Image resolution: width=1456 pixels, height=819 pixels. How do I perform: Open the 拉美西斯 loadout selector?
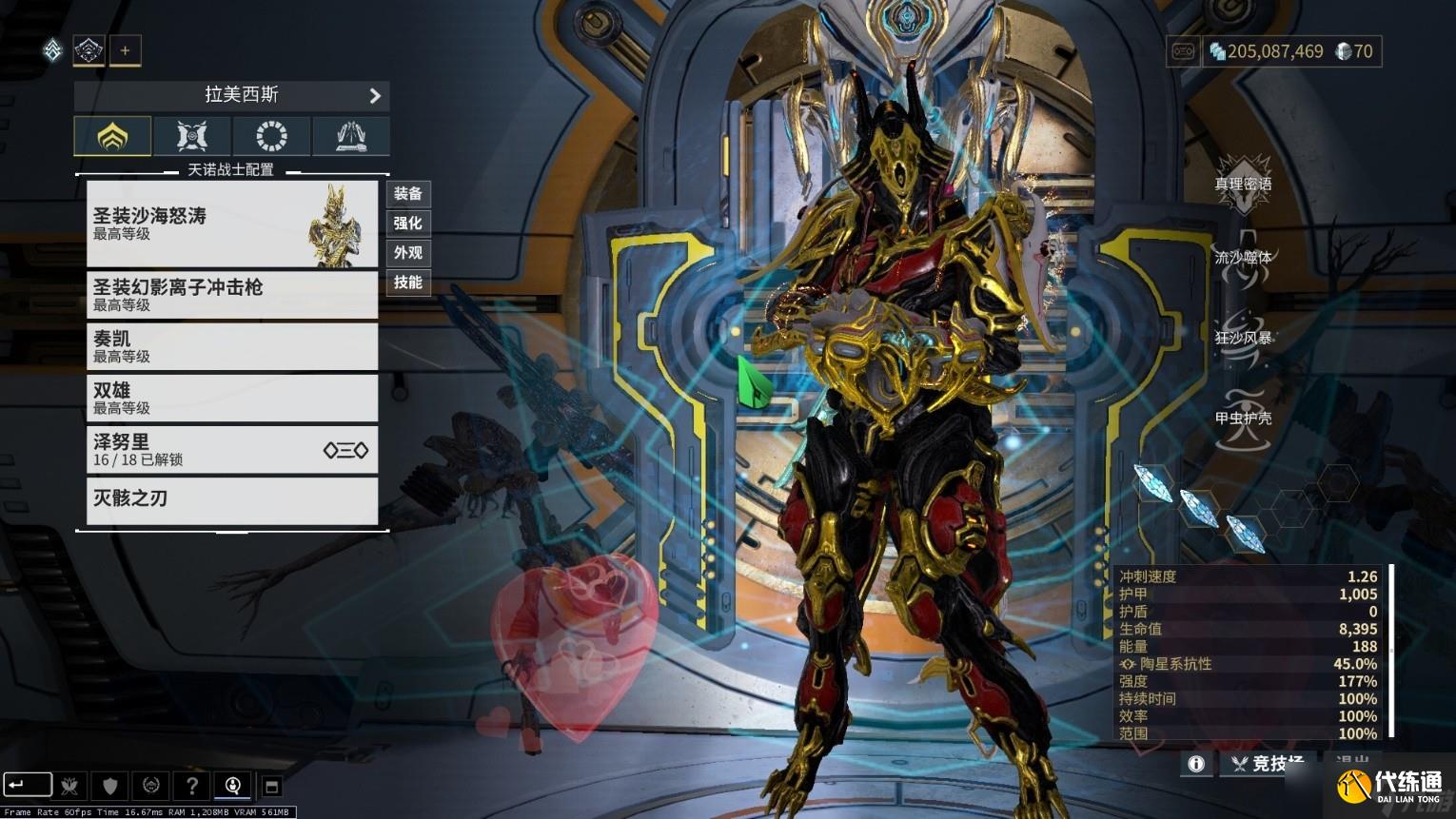[x=231, y=95]
